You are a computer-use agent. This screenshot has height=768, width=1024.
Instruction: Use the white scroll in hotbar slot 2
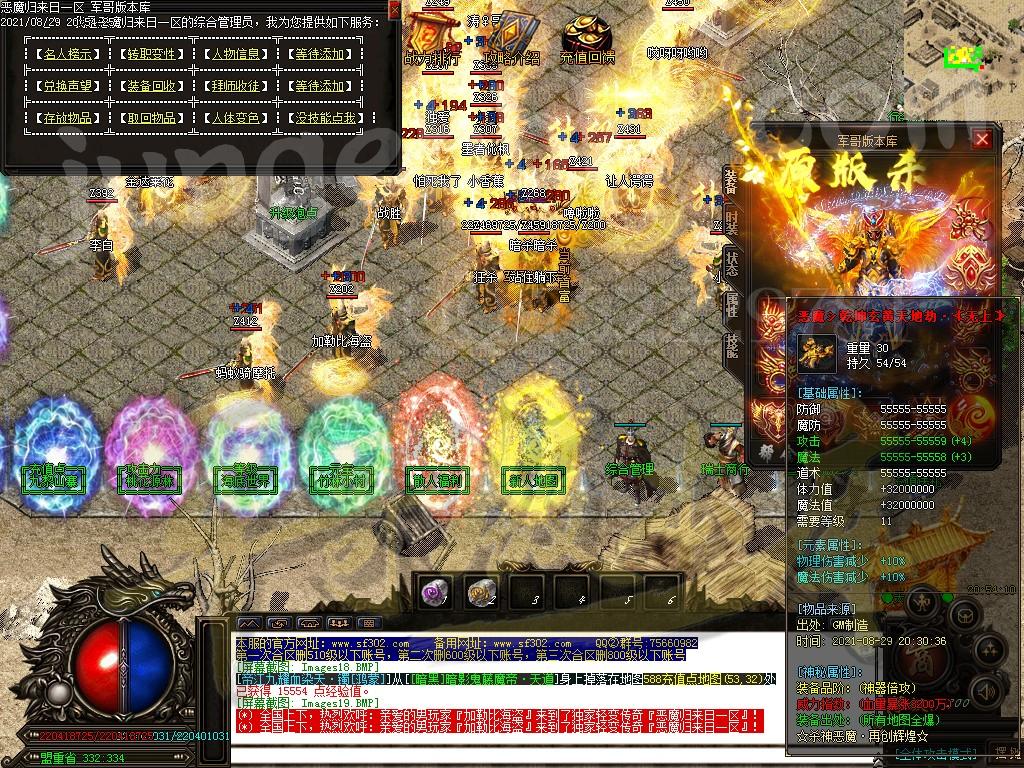tap(482, 592)
